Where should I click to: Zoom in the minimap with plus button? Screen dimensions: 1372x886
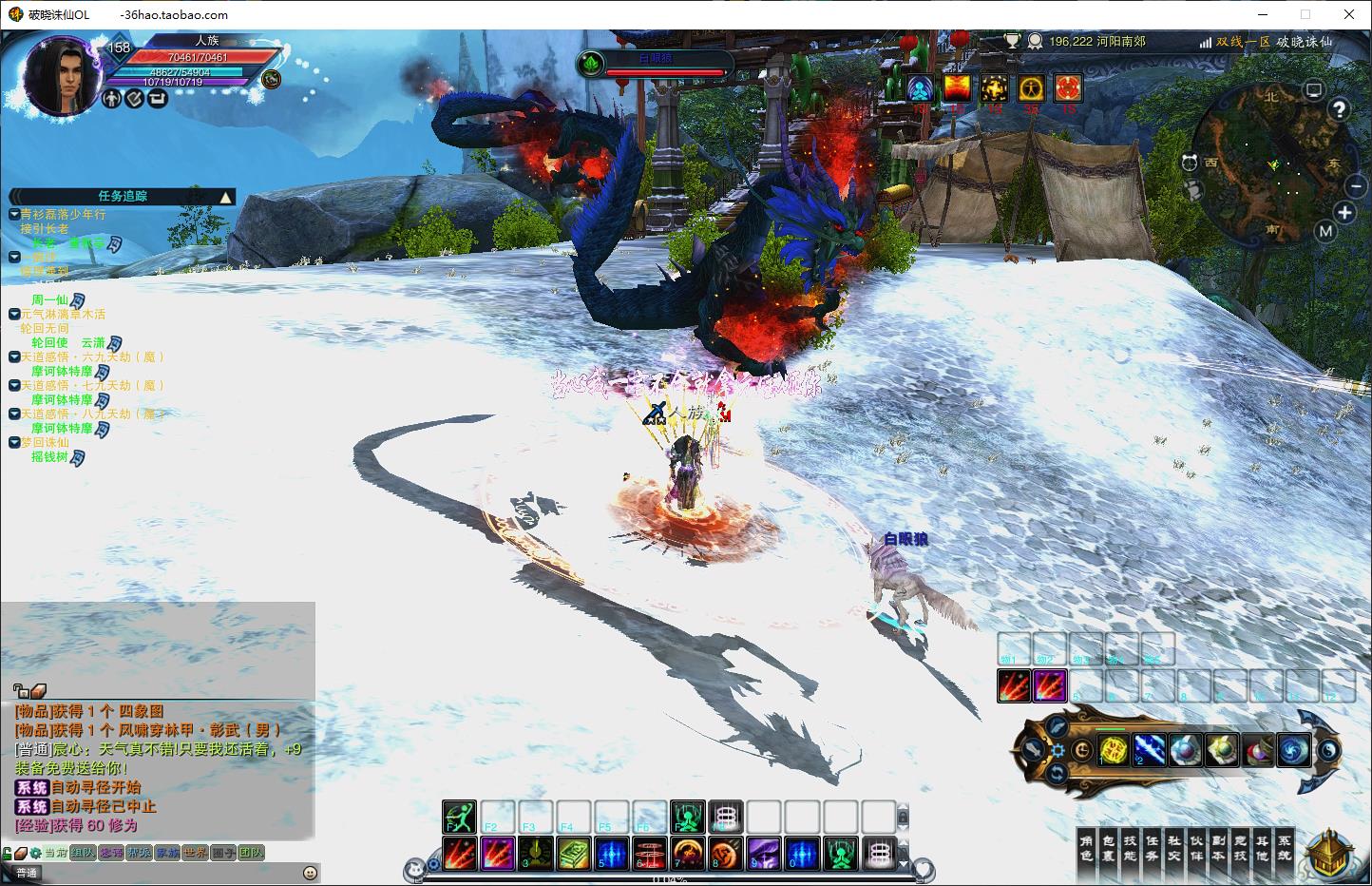click(x=1344, y=212)
